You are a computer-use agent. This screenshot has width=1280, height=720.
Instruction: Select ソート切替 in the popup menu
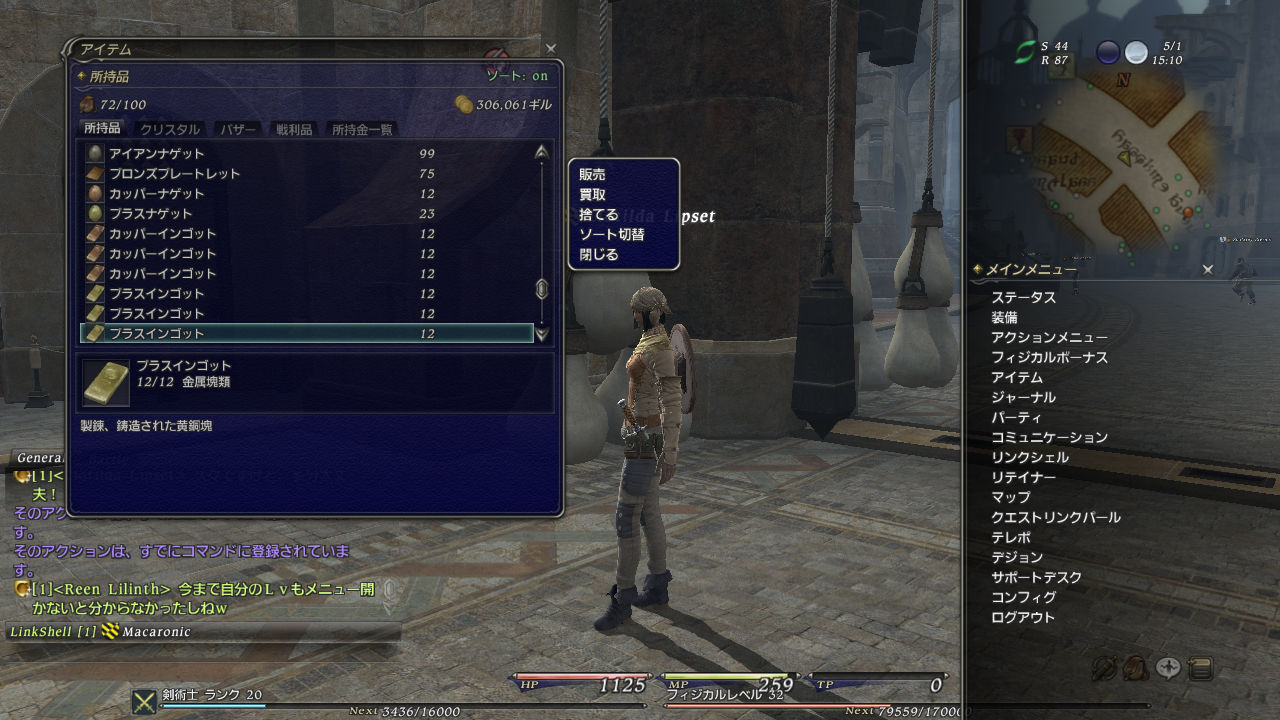click(612, 235)
